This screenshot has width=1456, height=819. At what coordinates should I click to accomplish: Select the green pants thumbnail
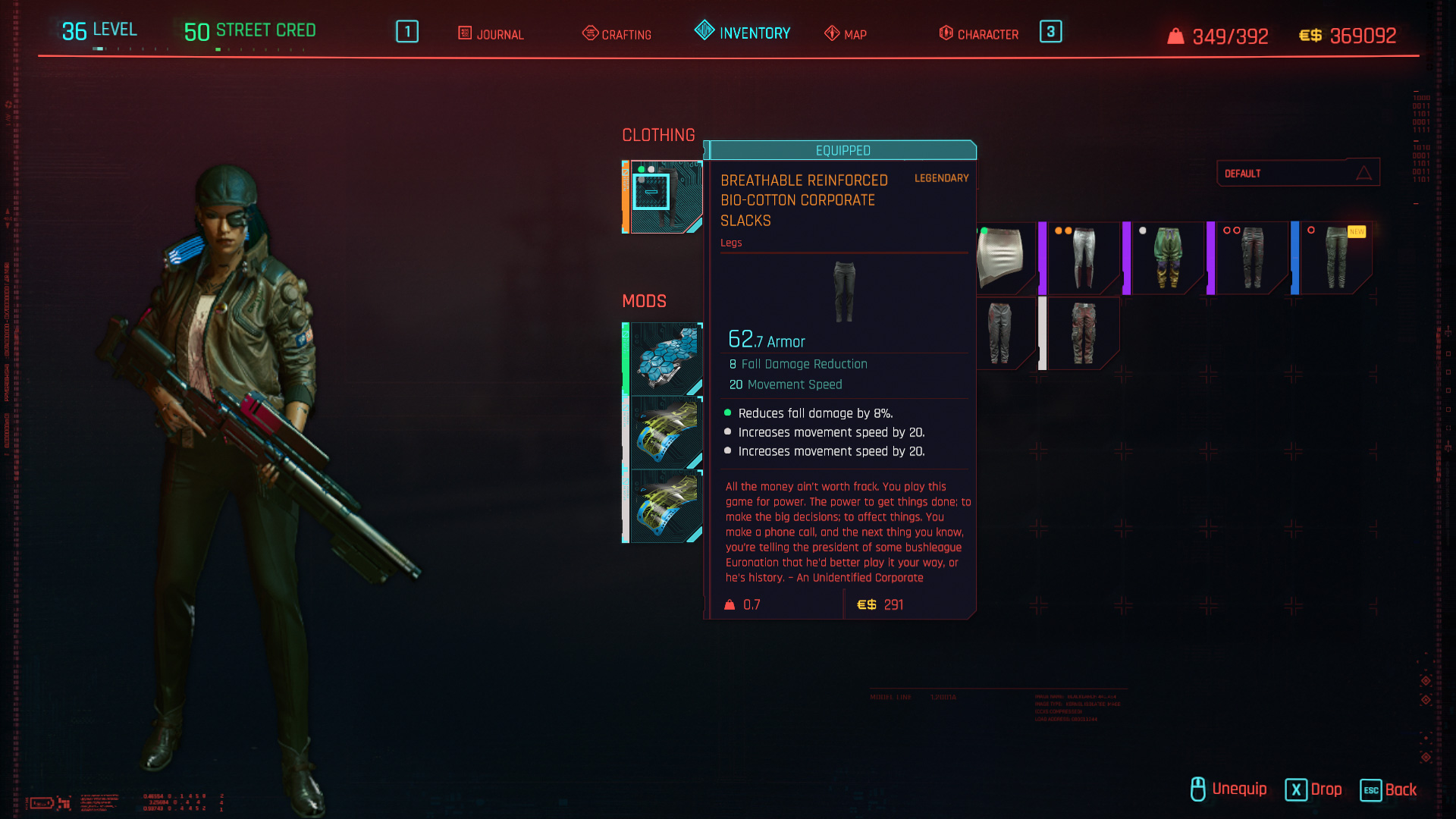pos(1168,258)
